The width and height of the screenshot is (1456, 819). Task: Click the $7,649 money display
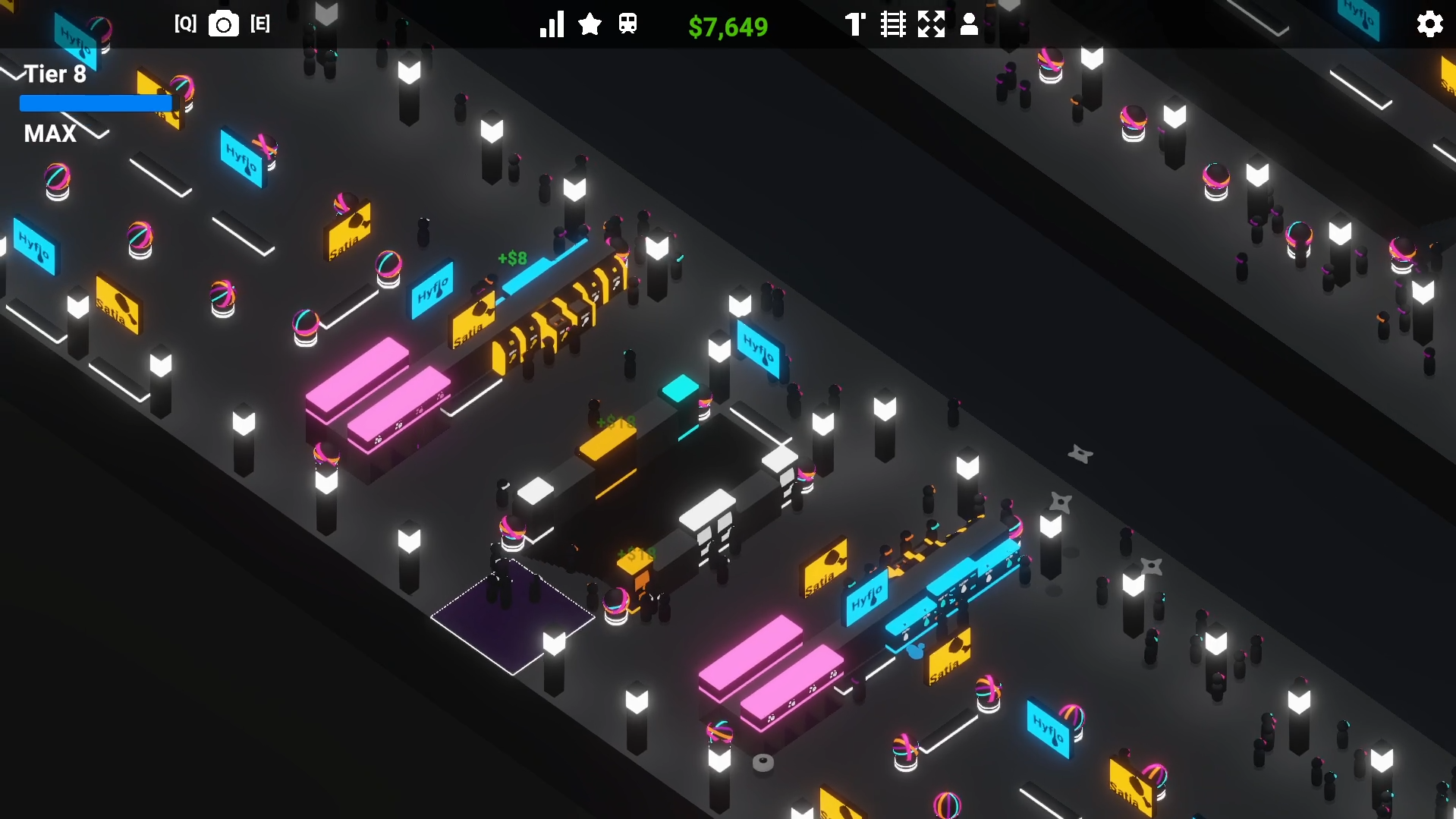click(x=727, y=27)
